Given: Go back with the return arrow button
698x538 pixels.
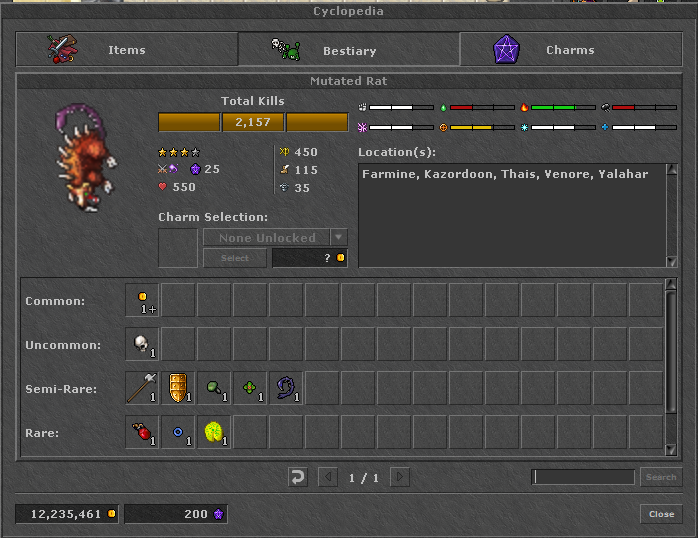Looking at the screenshot, I should pos(297,477).
